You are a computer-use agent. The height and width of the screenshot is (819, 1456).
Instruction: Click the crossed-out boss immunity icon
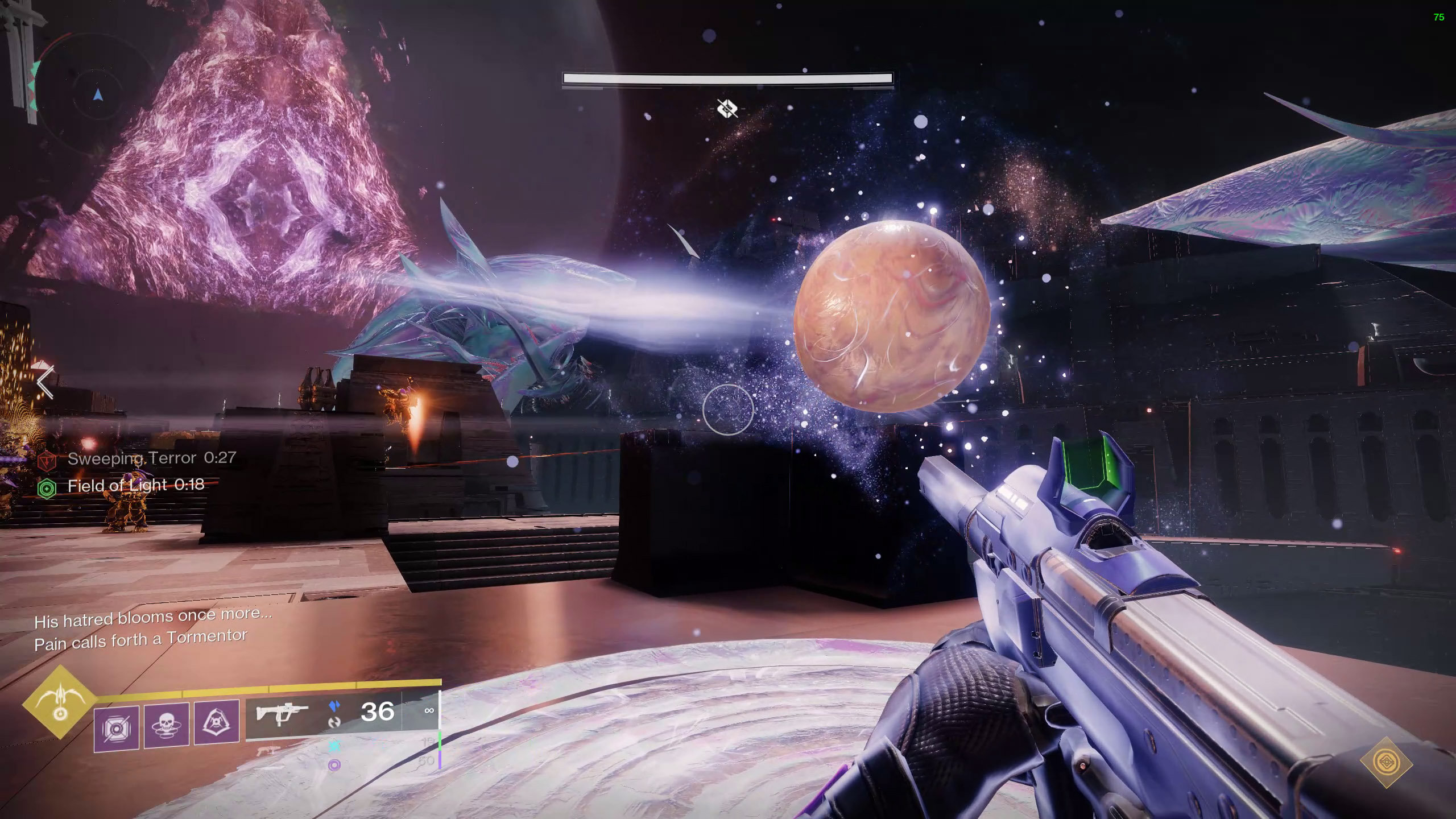(727, 107)
